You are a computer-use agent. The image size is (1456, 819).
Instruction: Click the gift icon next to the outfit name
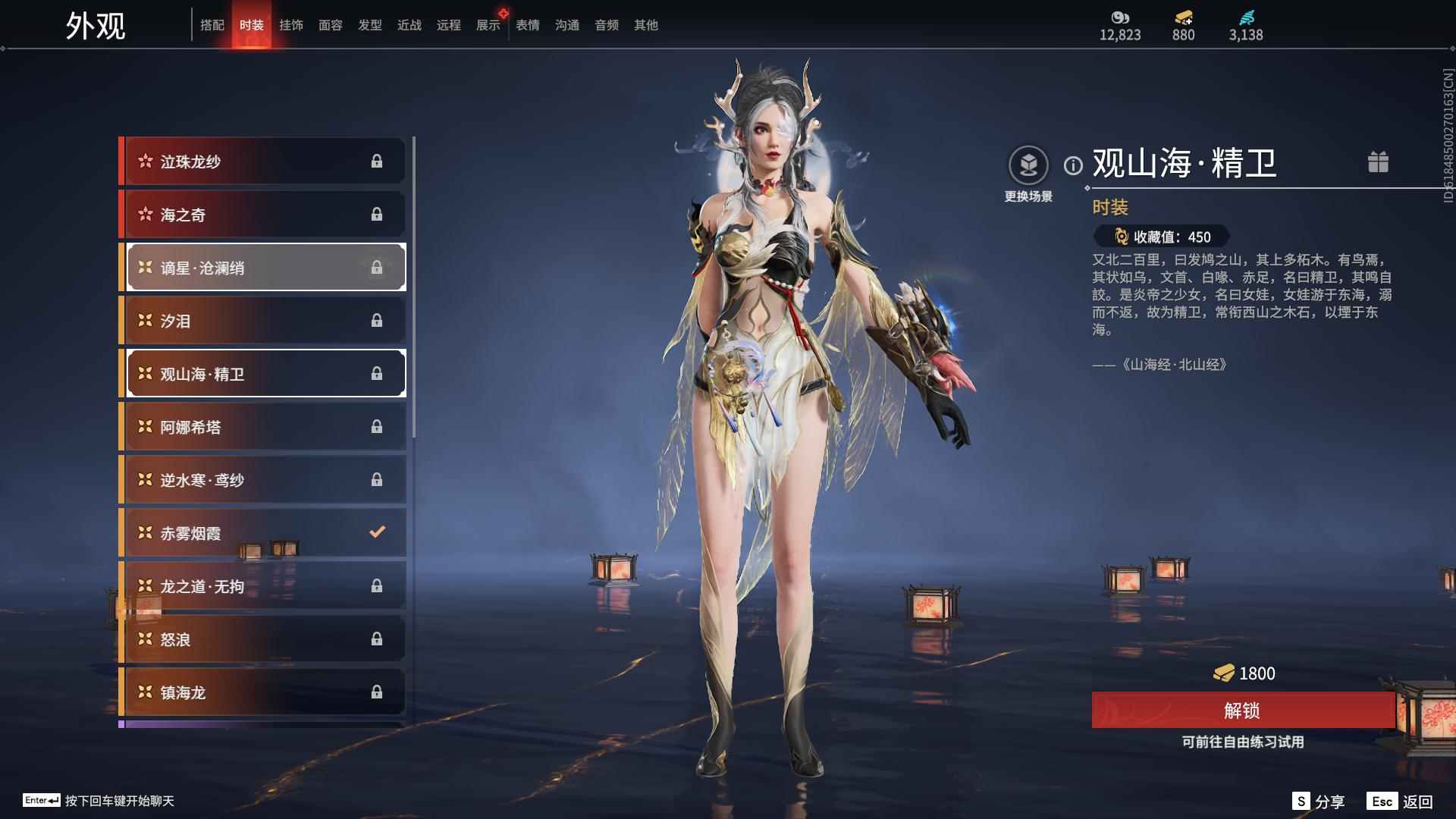tap(1378, 162)
